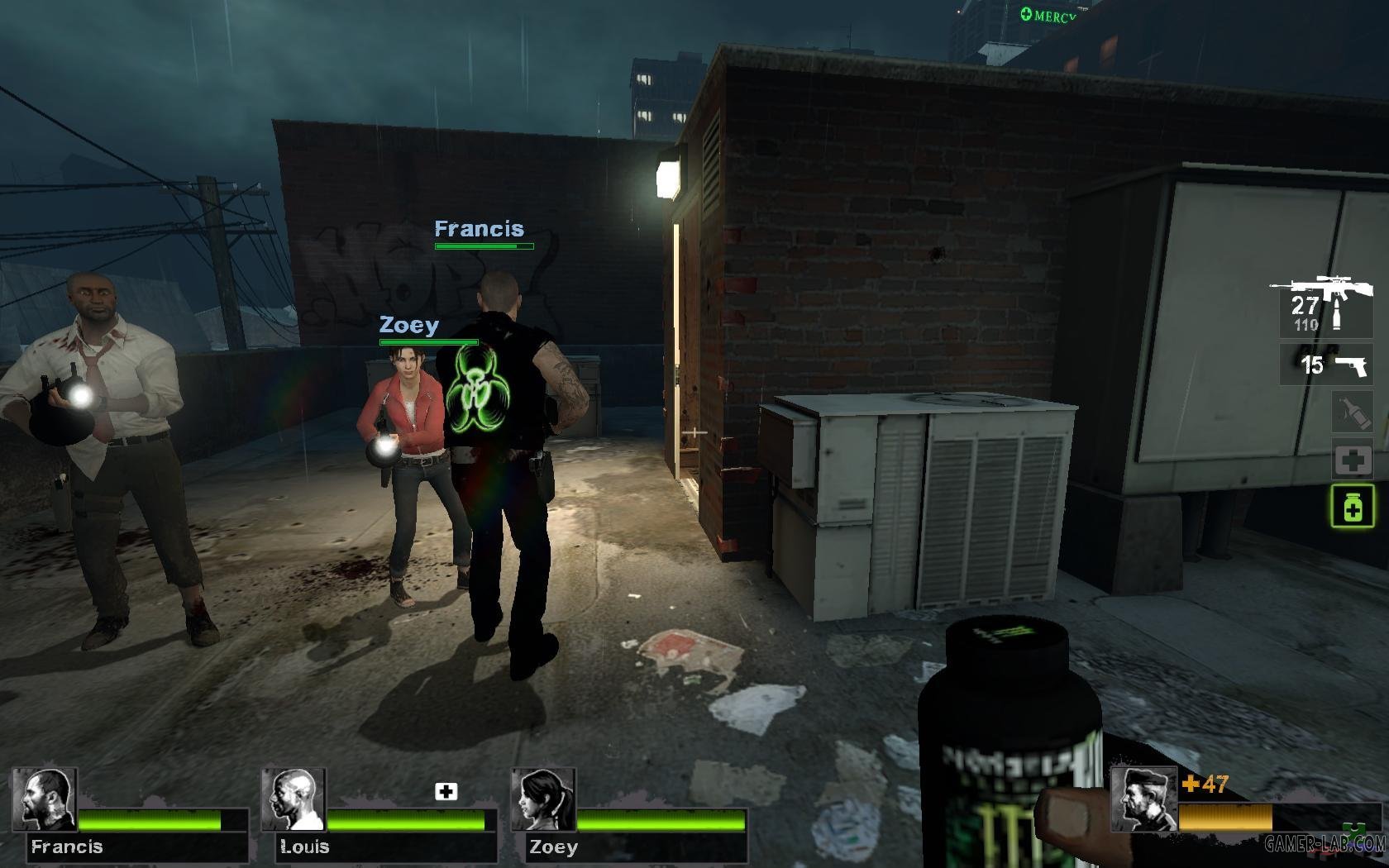The height and width of the screenshot is (868, 1389).
Task: Select the molotov throwable slot
Action: [1352, 413]
